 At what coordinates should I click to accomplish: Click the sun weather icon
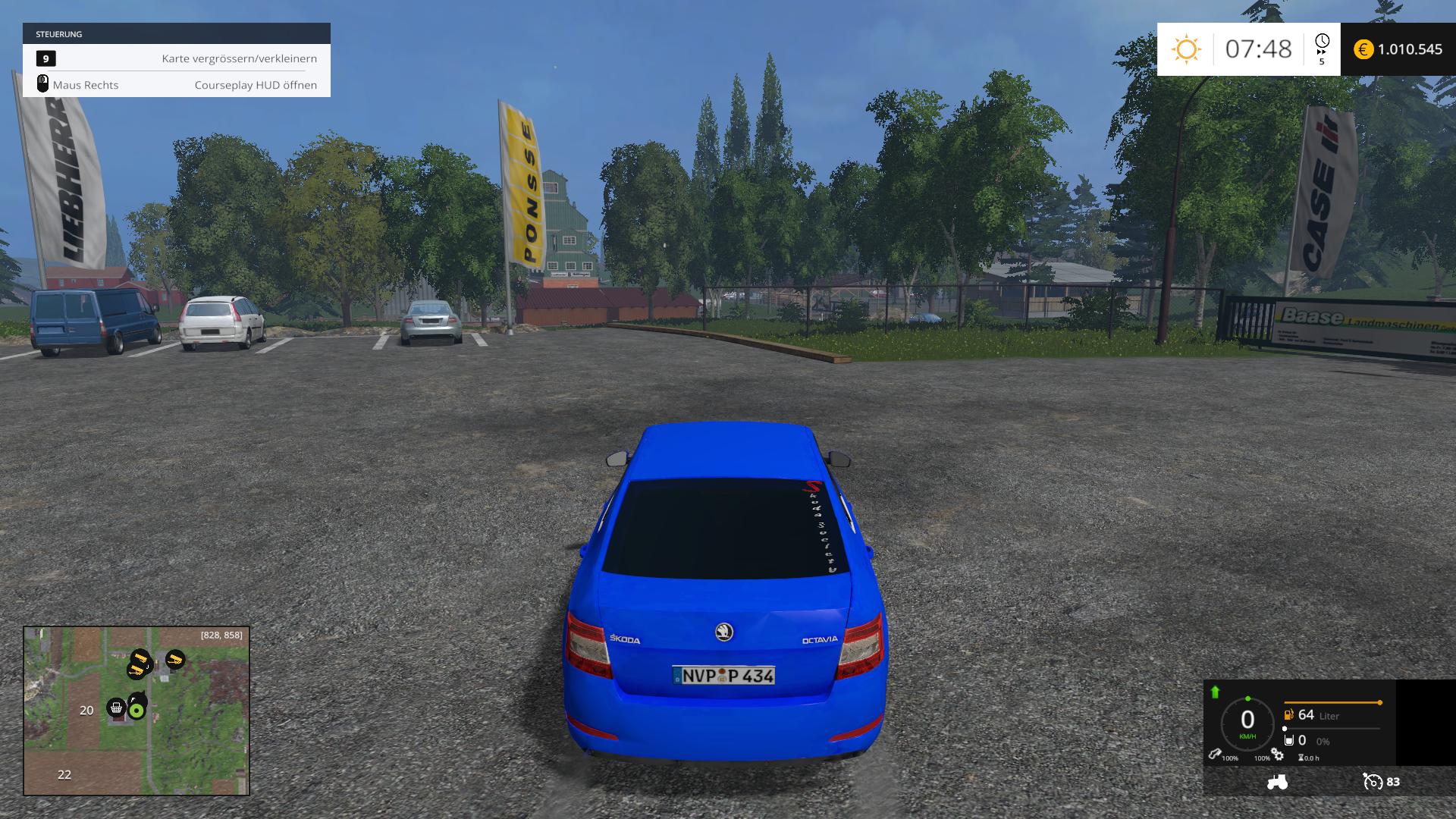pyautogui.click(x=1186, y=49)
